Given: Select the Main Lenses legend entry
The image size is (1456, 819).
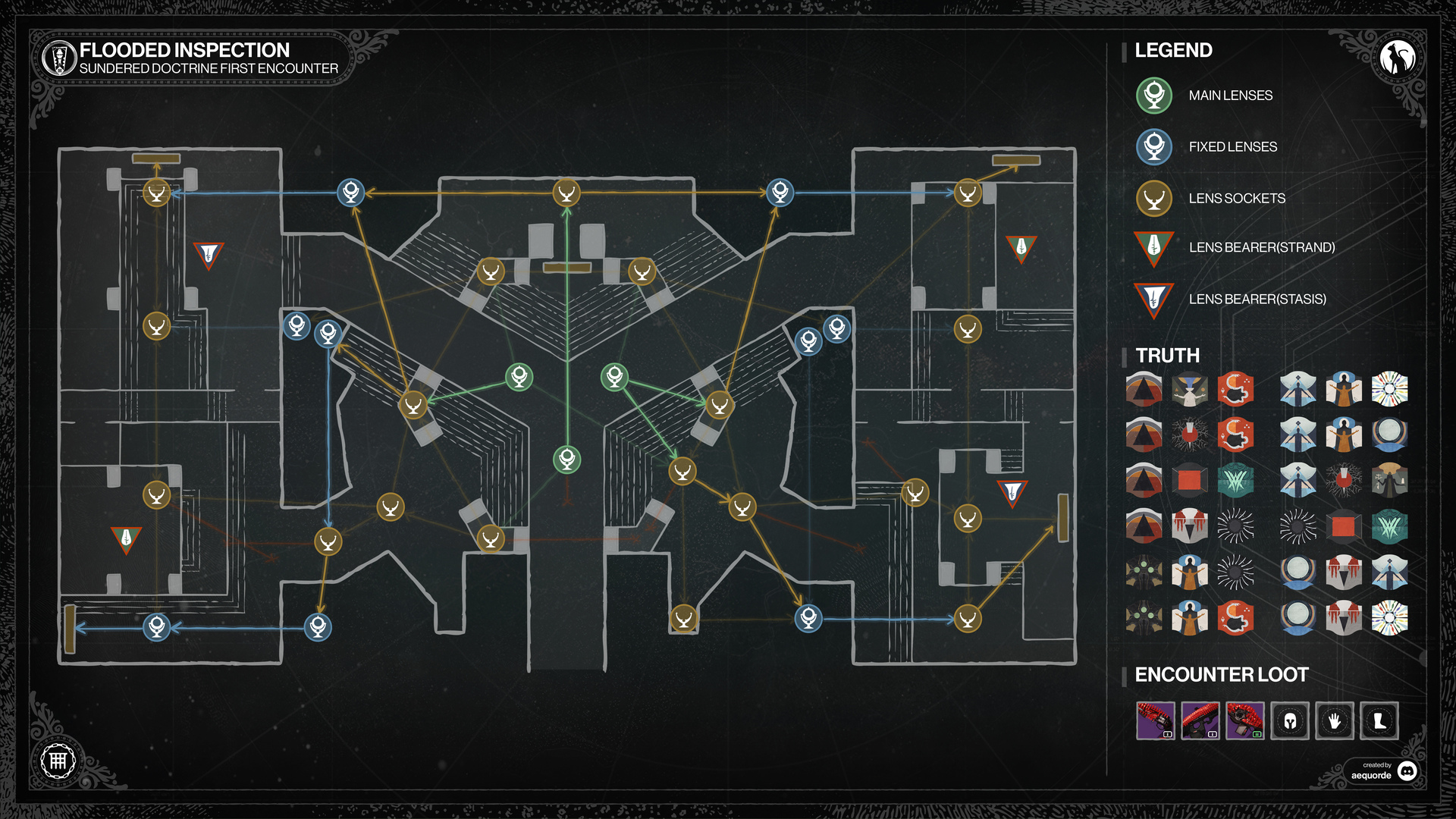Looking at the screenshot, I should [x=1154, y=96].
